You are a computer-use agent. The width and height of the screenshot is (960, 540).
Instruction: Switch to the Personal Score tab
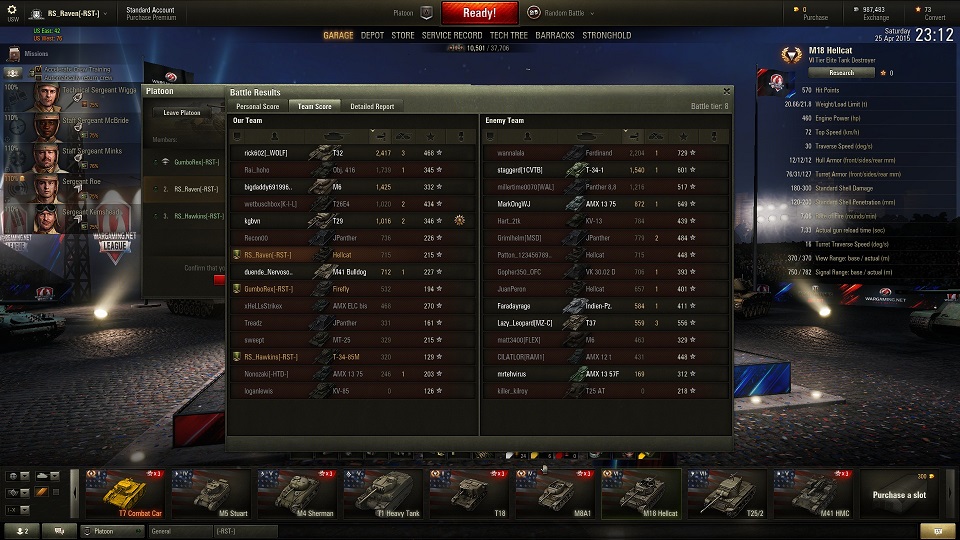point(257,106)
